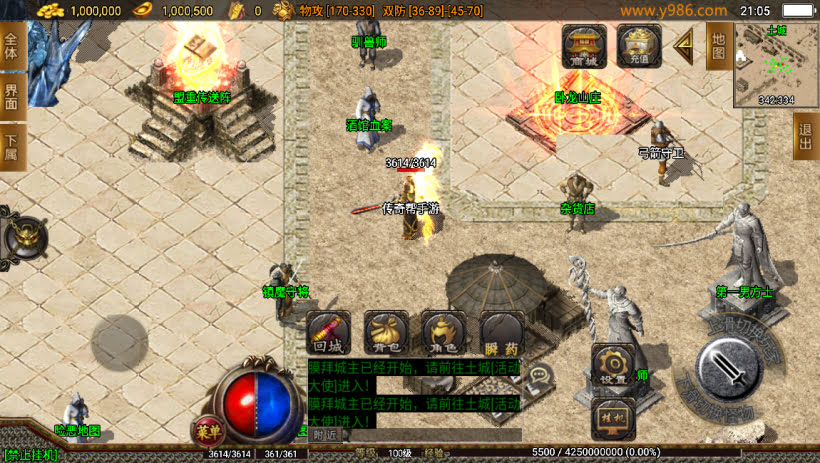Use the 瞬药 instant potion slot

[502, 332]
